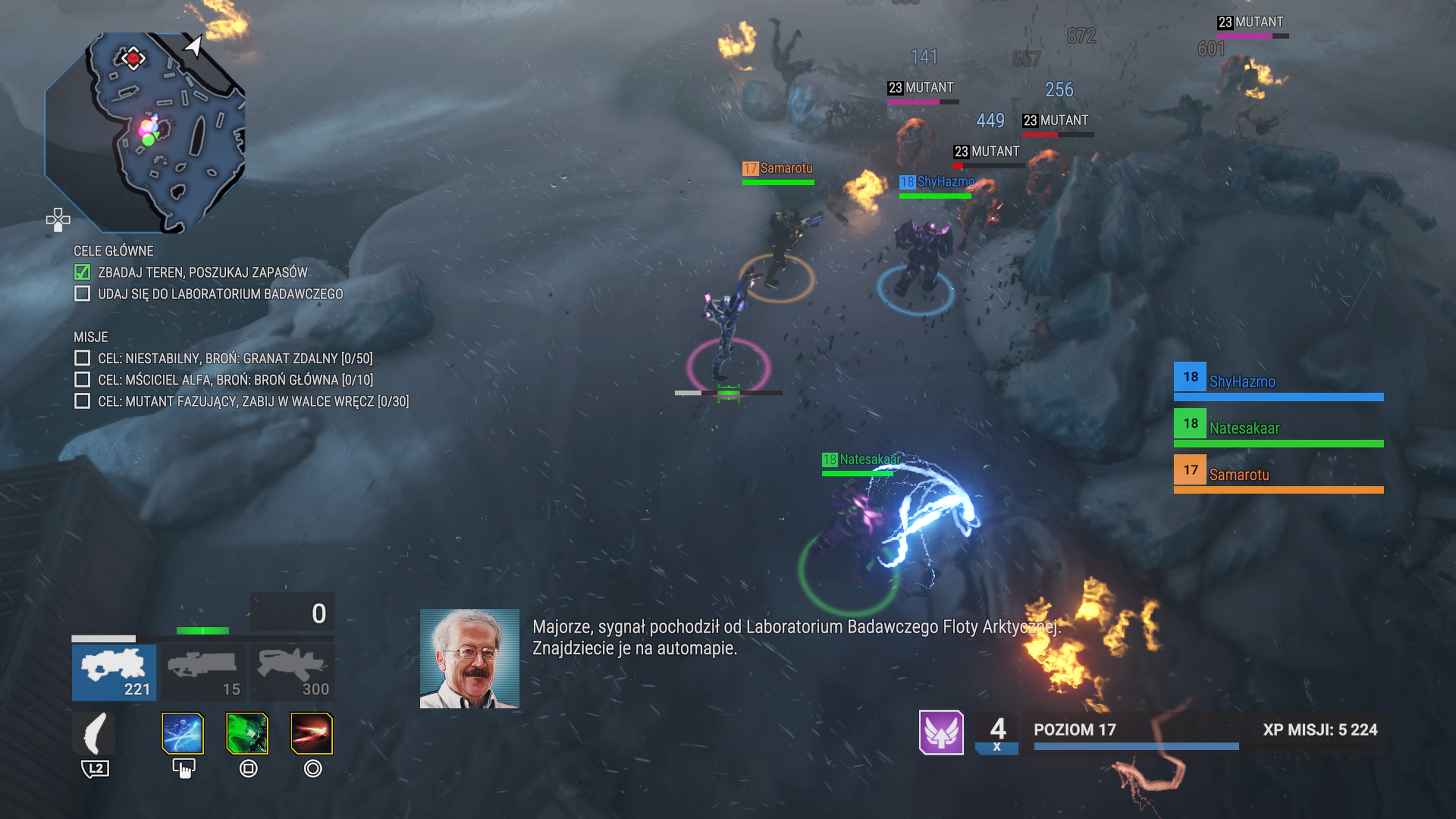The width and height of the screenshot is (1456, 819).
Task: Switch to the weapon with 300 ammo
Action: click(292, 672)
